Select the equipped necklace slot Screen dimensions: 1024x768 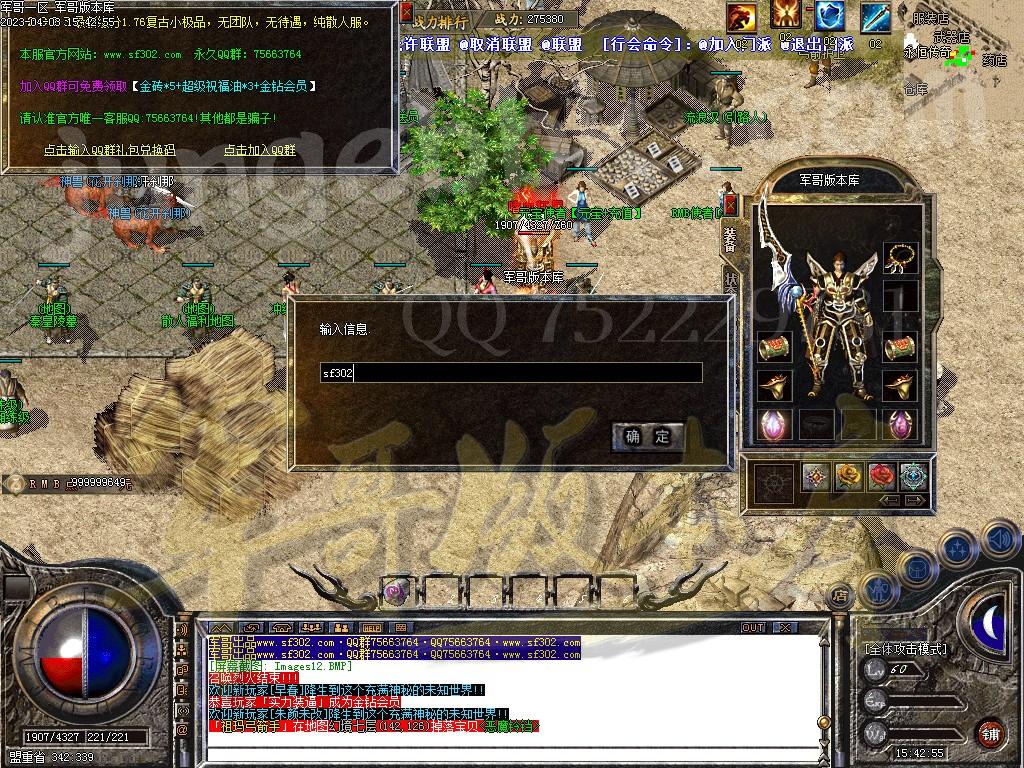[900, 257]
